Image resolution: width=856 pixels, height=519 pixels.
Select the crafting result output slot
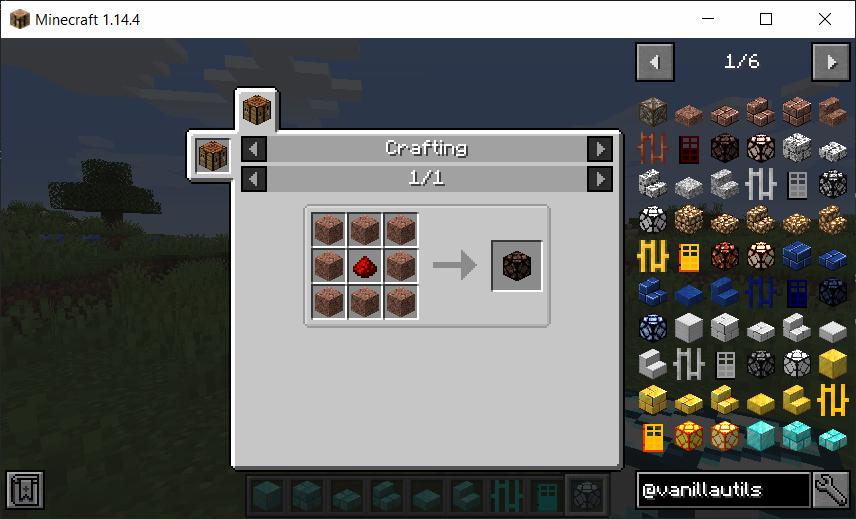coord(517,266)
